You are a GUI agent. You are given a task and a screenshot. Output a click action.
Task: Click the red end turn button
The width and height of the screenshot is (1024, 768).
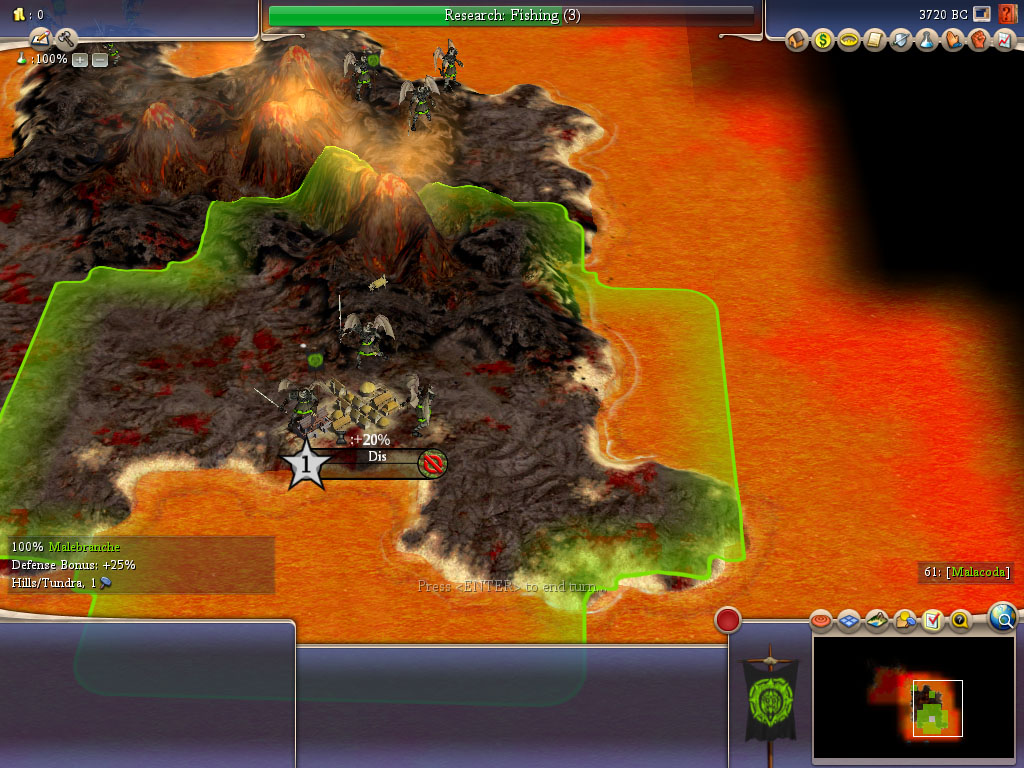coord(727,620)
